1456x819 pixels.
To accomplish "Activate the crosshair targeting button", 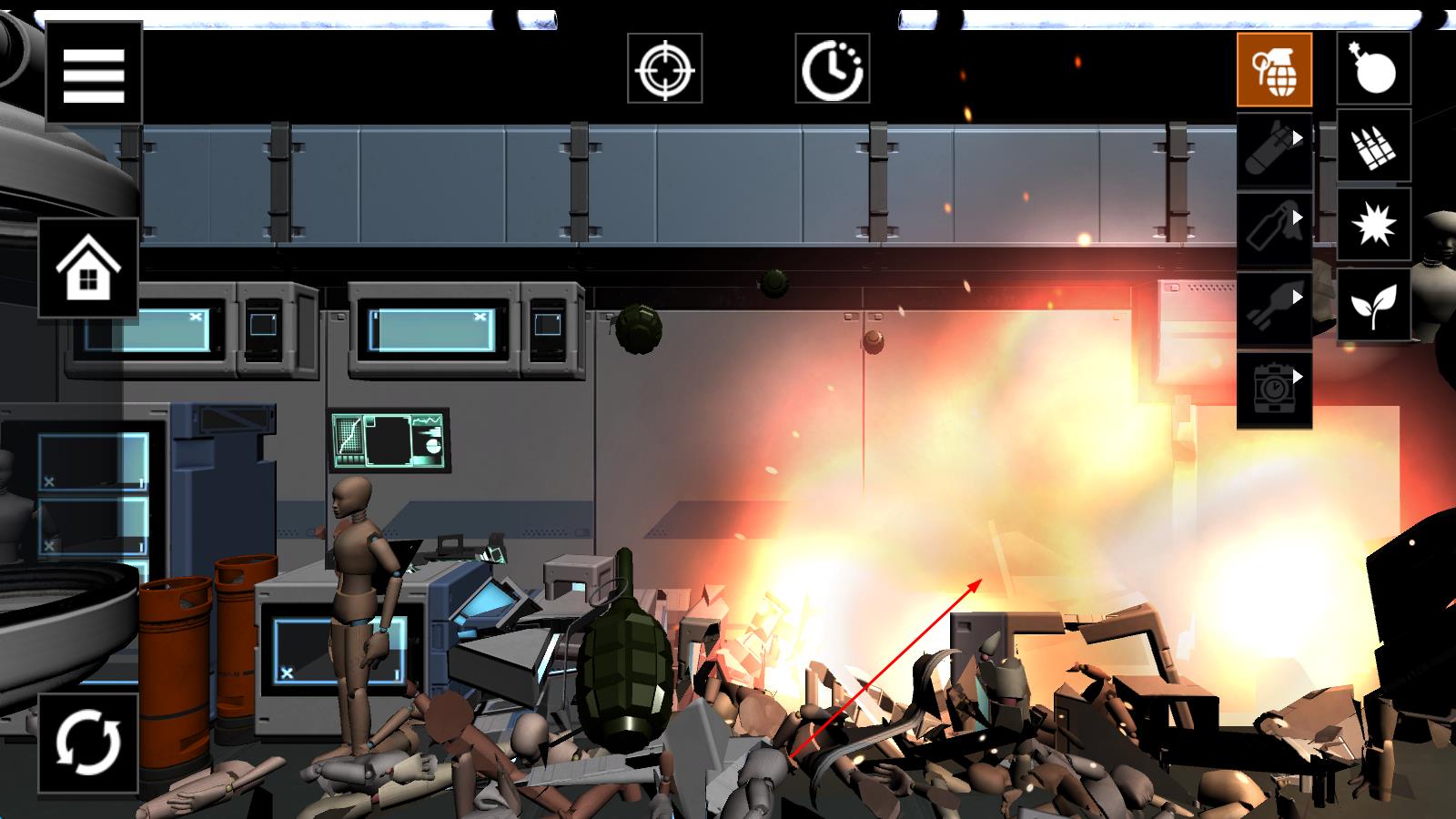I will (x=664, y=68).
